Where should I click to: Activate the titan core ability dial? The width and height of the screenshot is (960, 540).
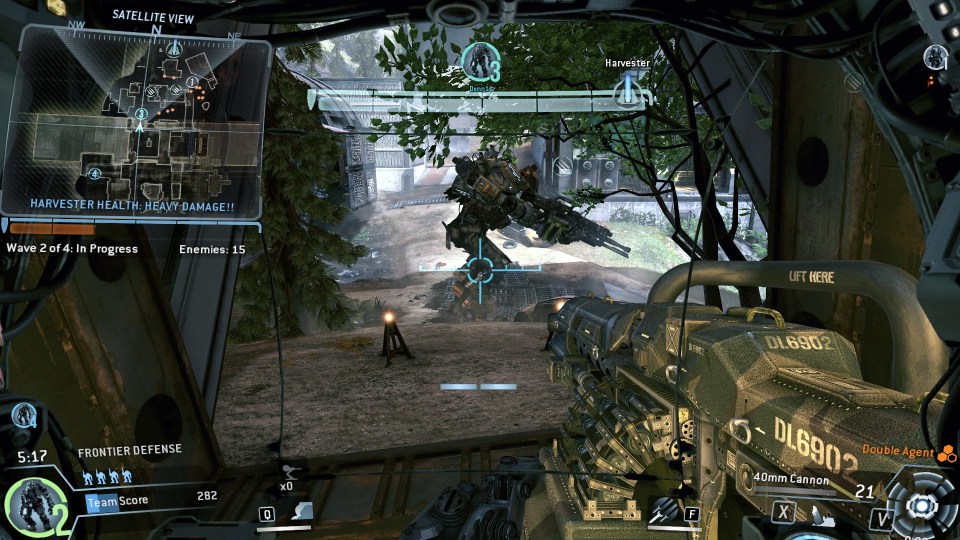click(916, 505)
